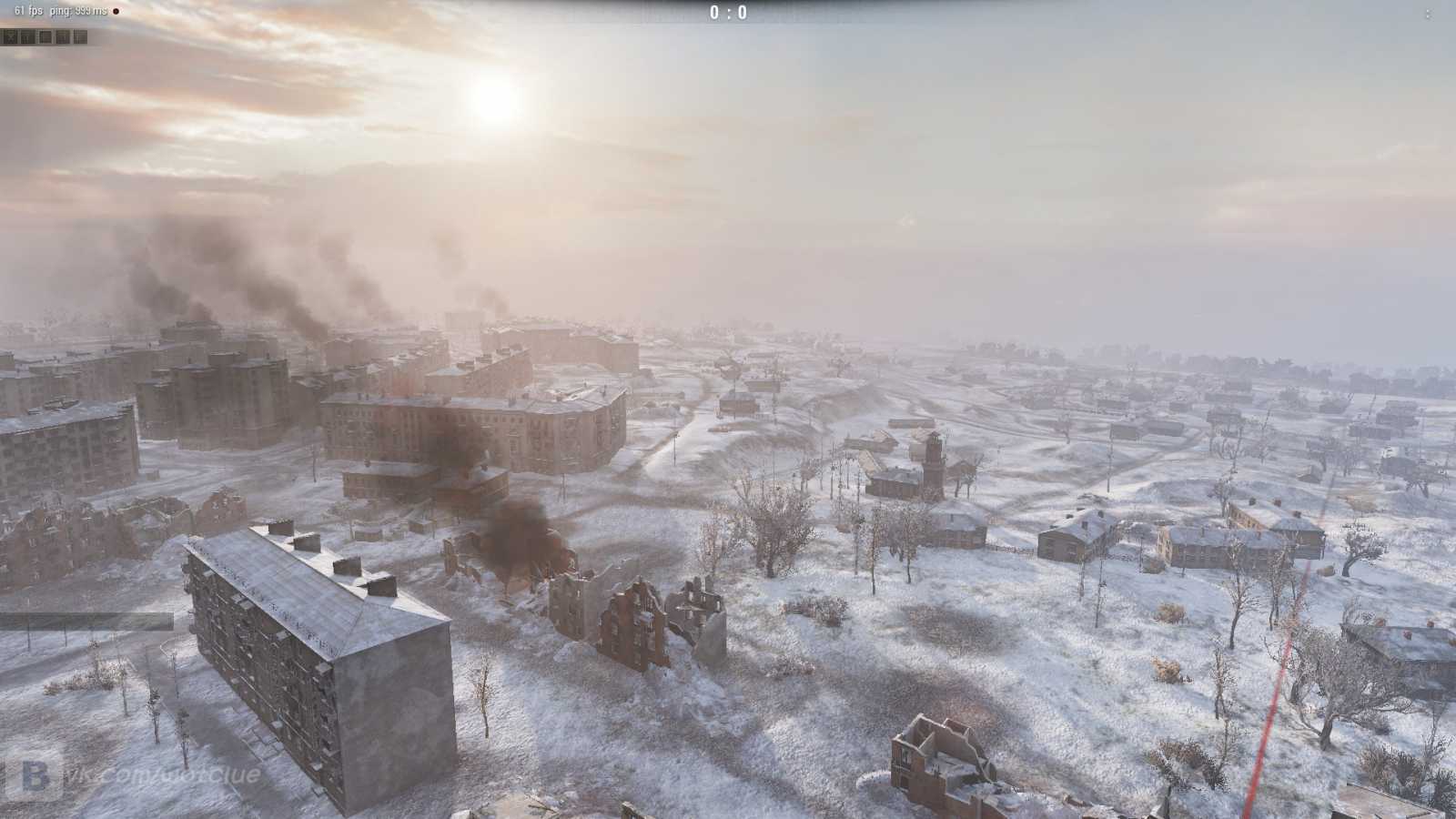Image resolution: width=1456 pixels, height=819 pixels.
Task: Toggle the allied team frag bar
Action: point(637,13)
